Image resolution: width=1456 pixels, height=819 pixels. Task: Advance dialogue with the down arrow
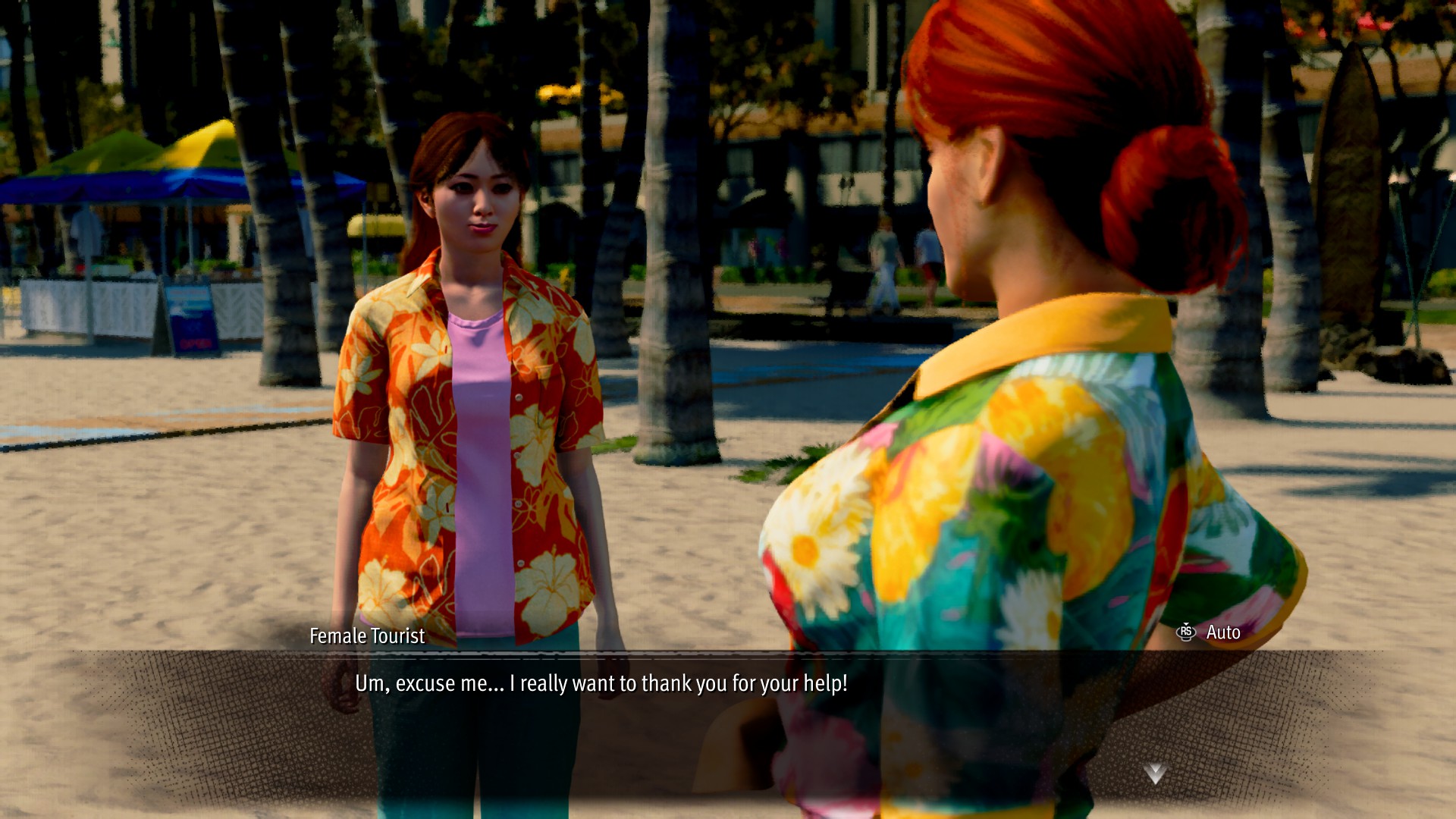tap(1155, 773)
